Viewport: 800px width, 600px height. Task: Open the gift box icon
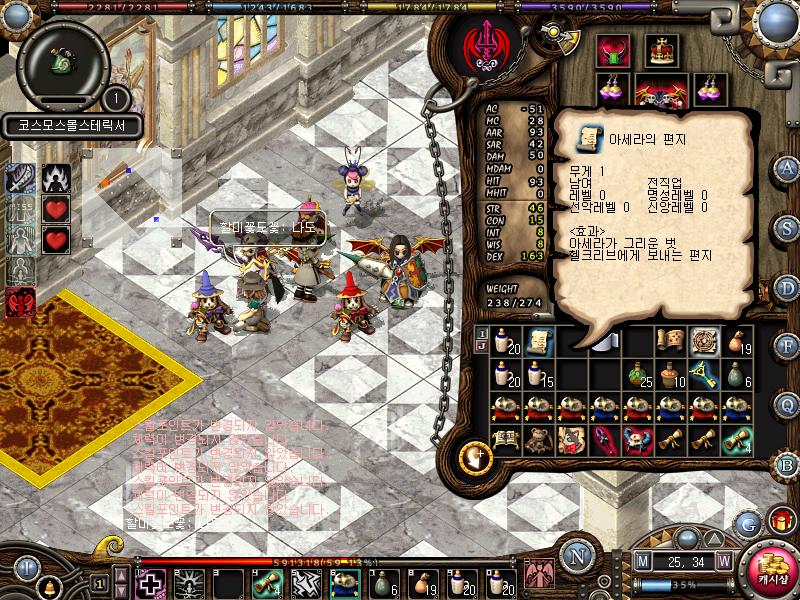[x=780, y=520]
